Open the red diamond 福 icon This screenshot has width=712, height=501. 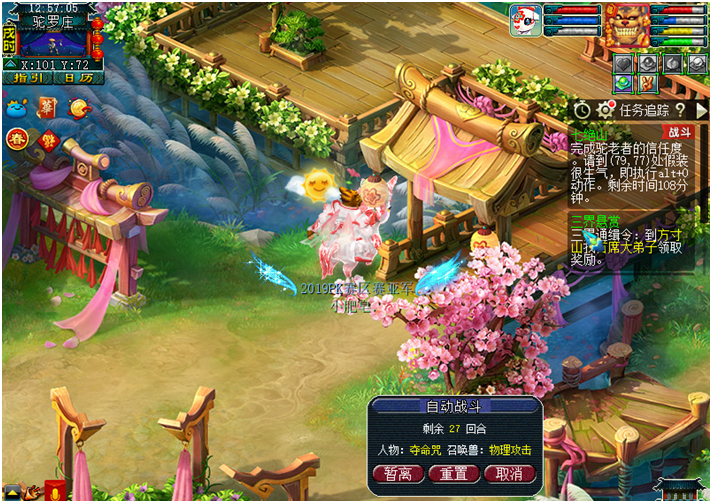pyautogui.click(x=47, y=140)
